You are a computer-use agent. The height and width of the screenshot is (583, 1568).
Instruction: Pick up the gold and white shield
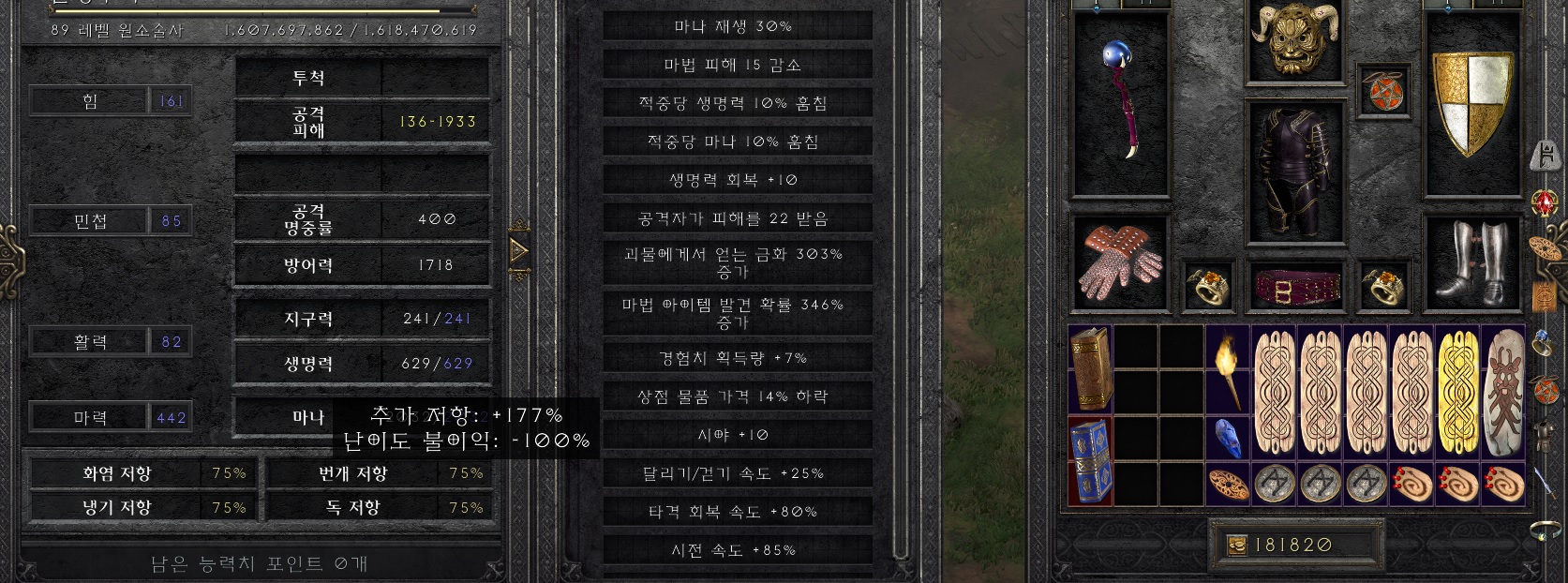[x=1471, y=101]
